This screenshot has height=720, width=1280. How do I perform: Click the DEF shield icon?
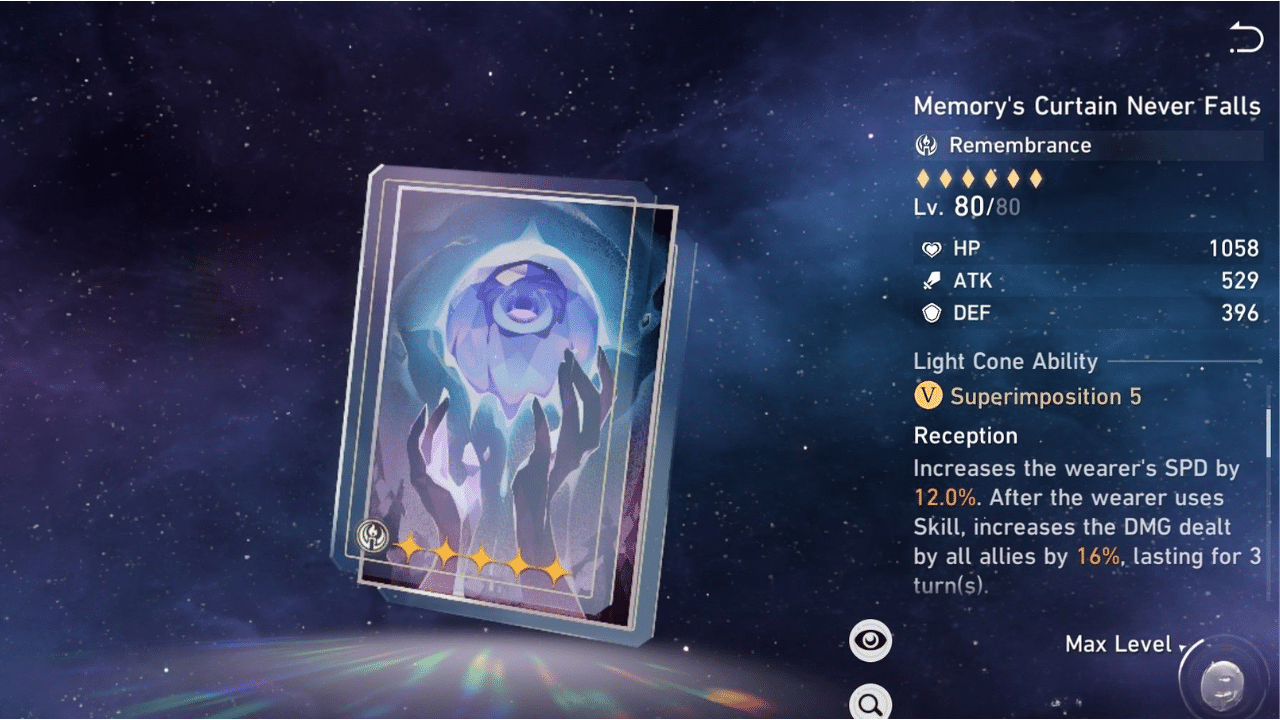932,313
